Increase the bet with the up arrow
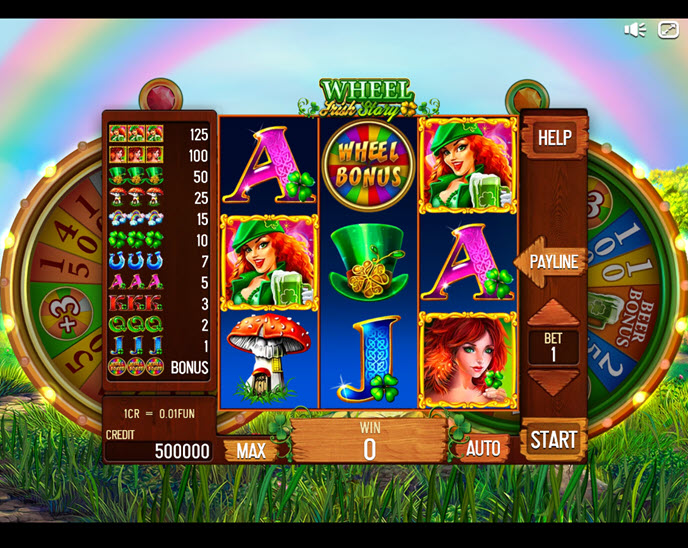 click(x=553, y=311)
